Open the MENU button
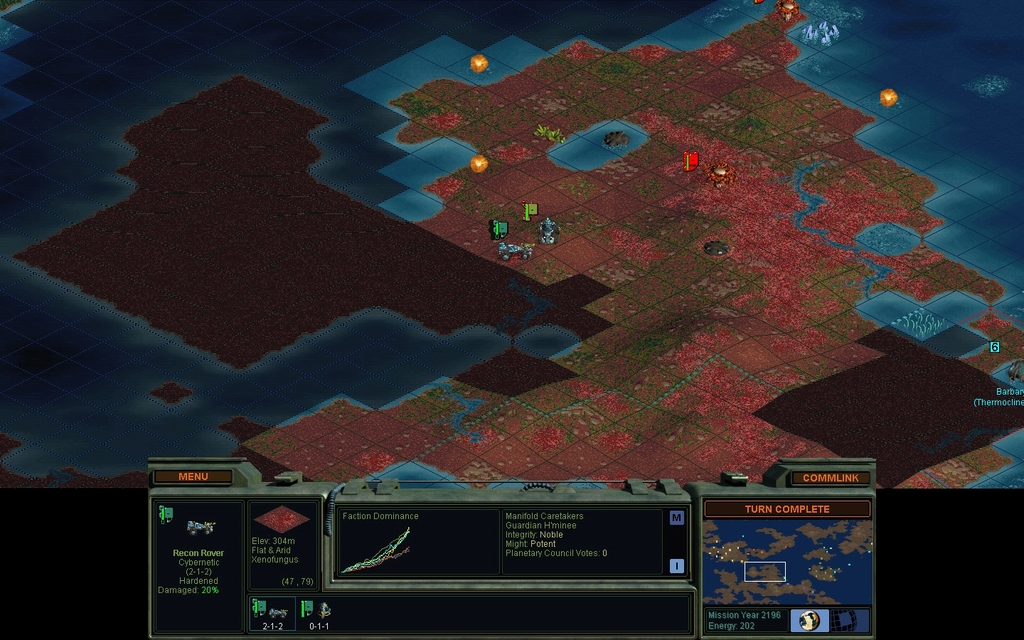 pyautogui.click(x=193, y=477)
